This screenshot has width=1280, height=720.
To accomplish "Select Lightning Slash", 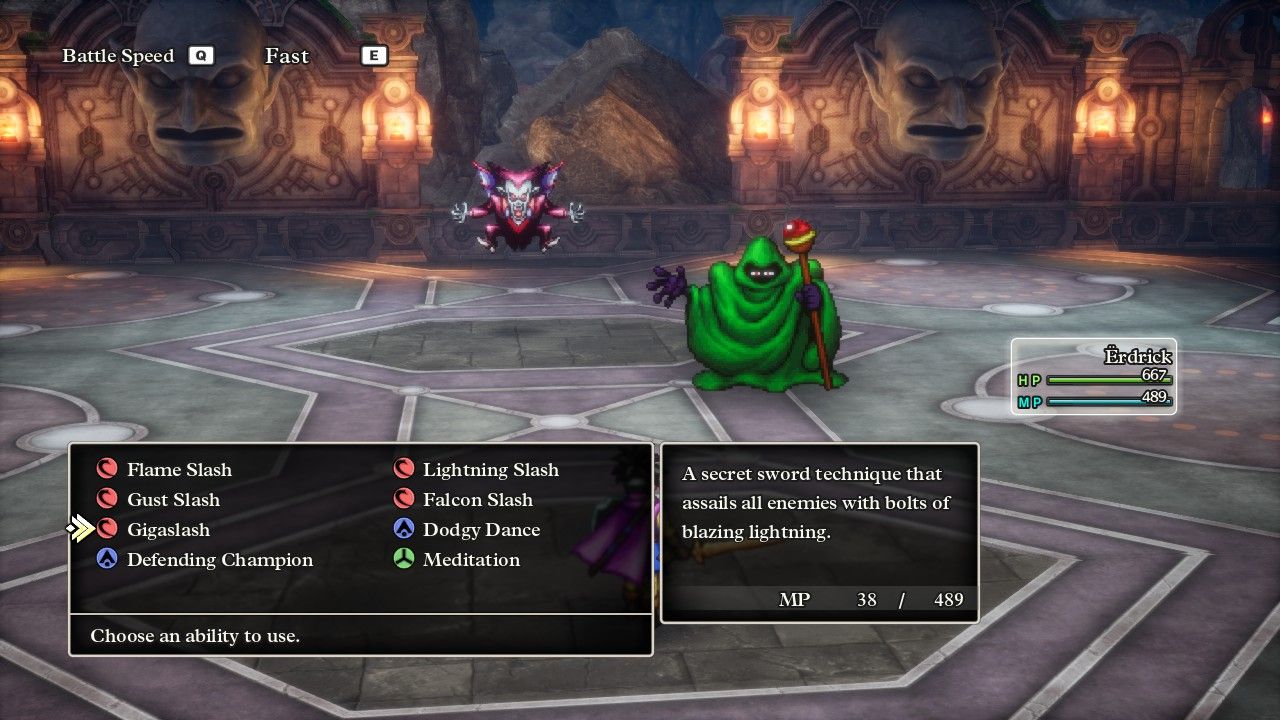I will [x=490, y=470].
